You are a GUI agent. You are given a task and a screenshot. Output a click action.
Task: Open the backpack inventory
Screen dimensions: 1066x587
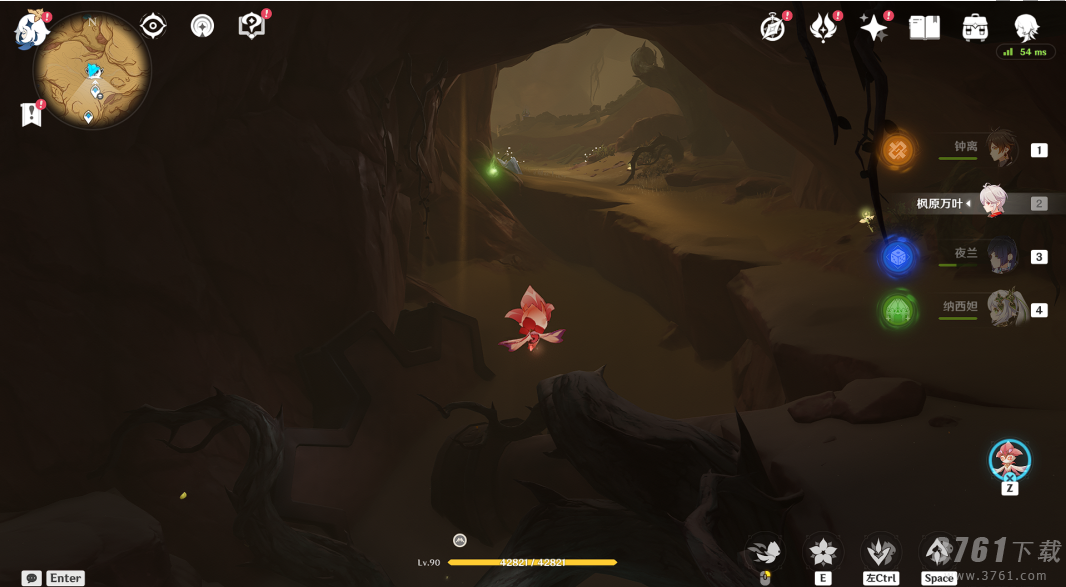click(x=975, y=28)
